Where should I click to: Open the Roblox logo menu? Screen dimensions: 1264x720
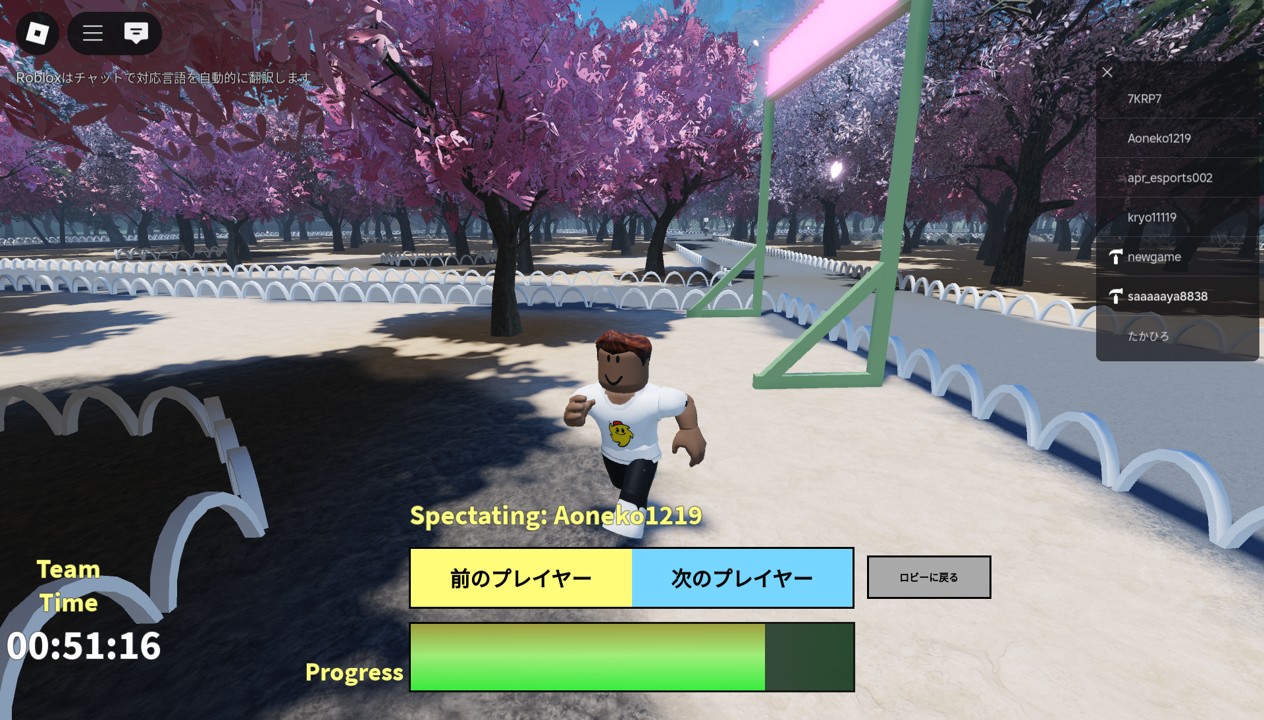(x=37, y=33)
